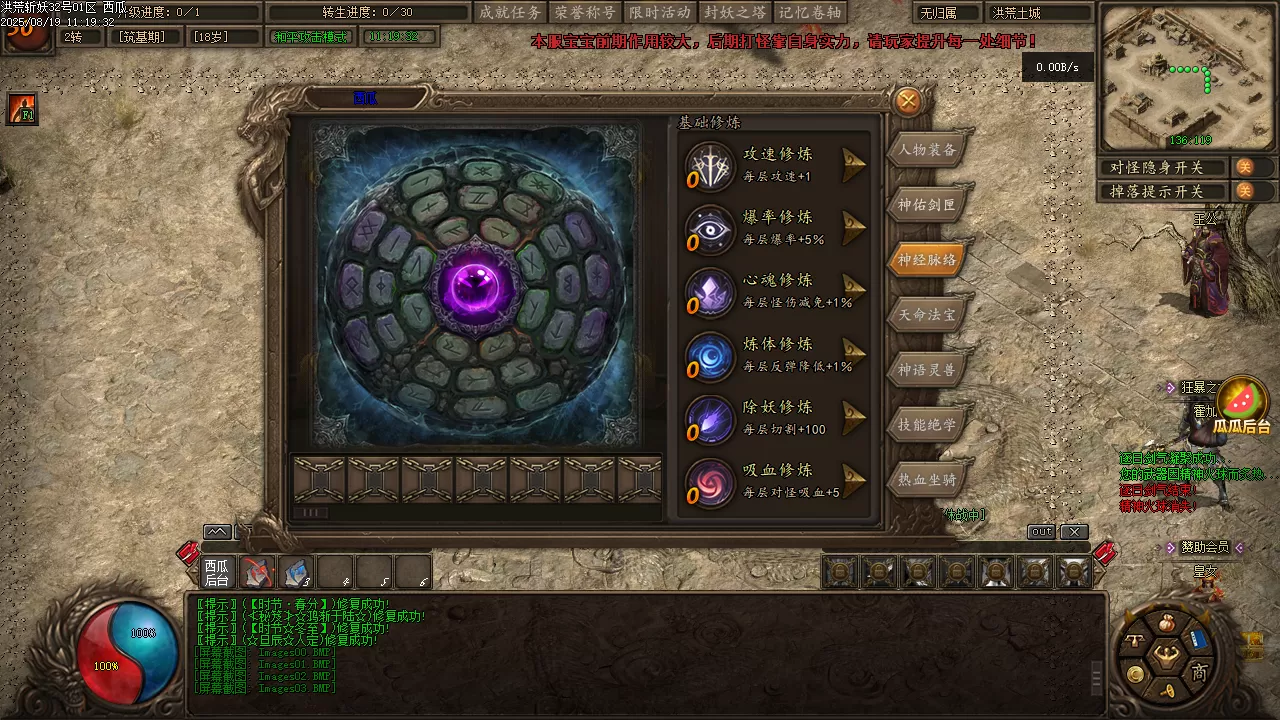Choose the 天命法宝 tab
1280x720 pixels.
[927, 315]
